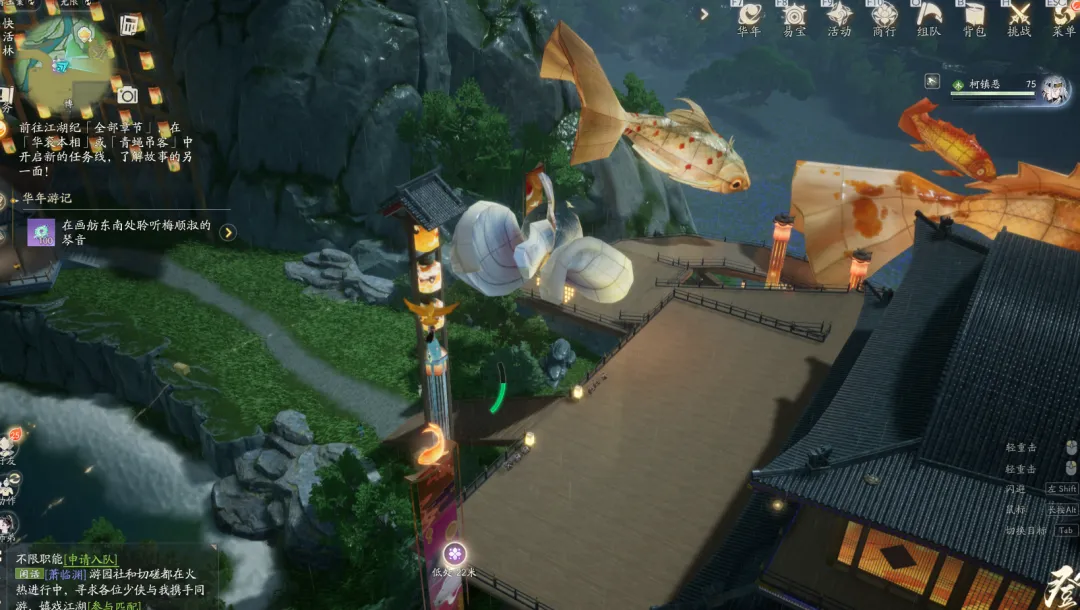Viewport: 1080px width, 610px height.
Task: Open the camera photo mode icon
Action: pyautogui.click(x=127, y=95)
